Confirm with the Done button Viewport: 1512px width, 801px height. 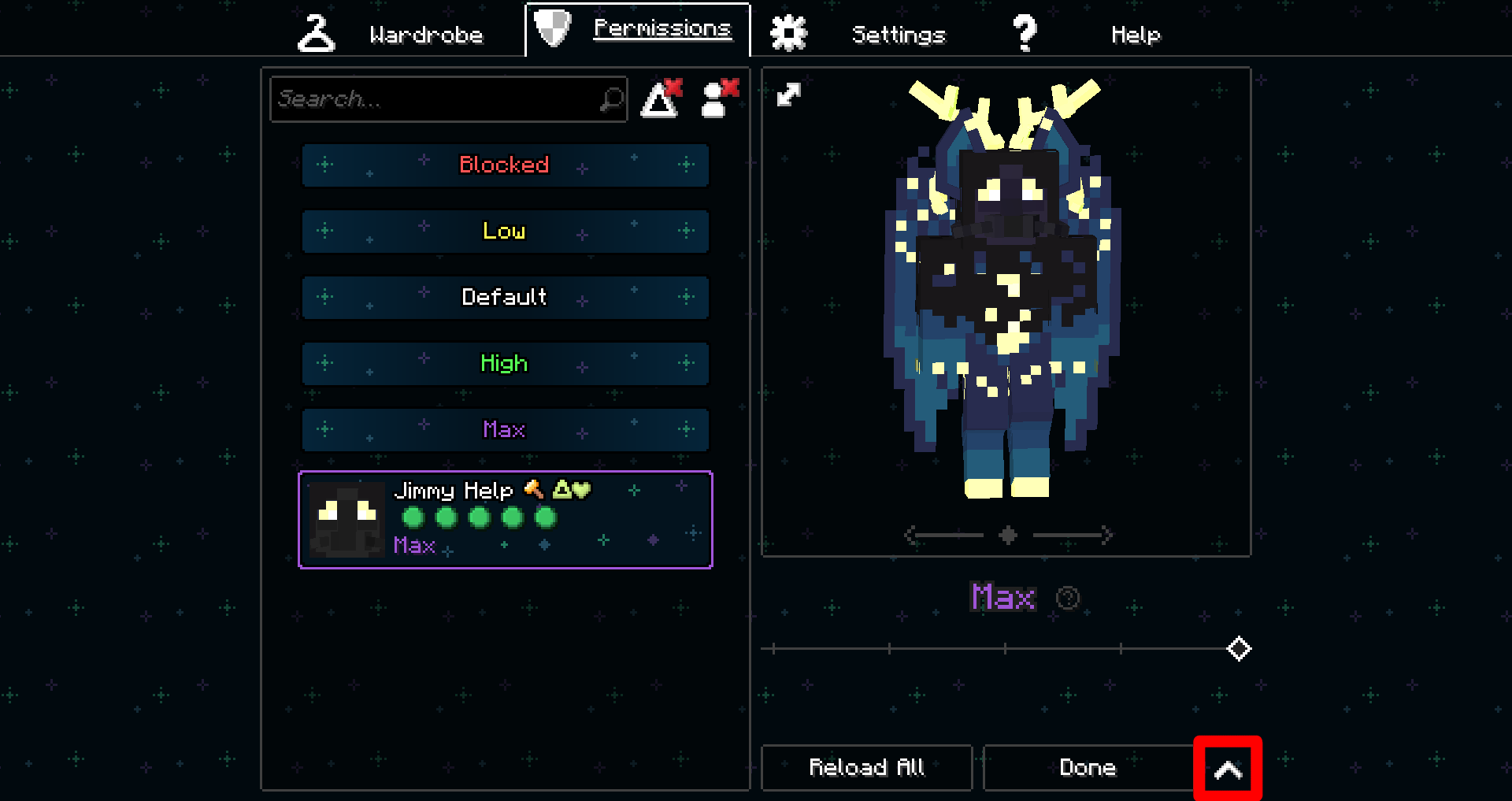[x=1088, y=767]
